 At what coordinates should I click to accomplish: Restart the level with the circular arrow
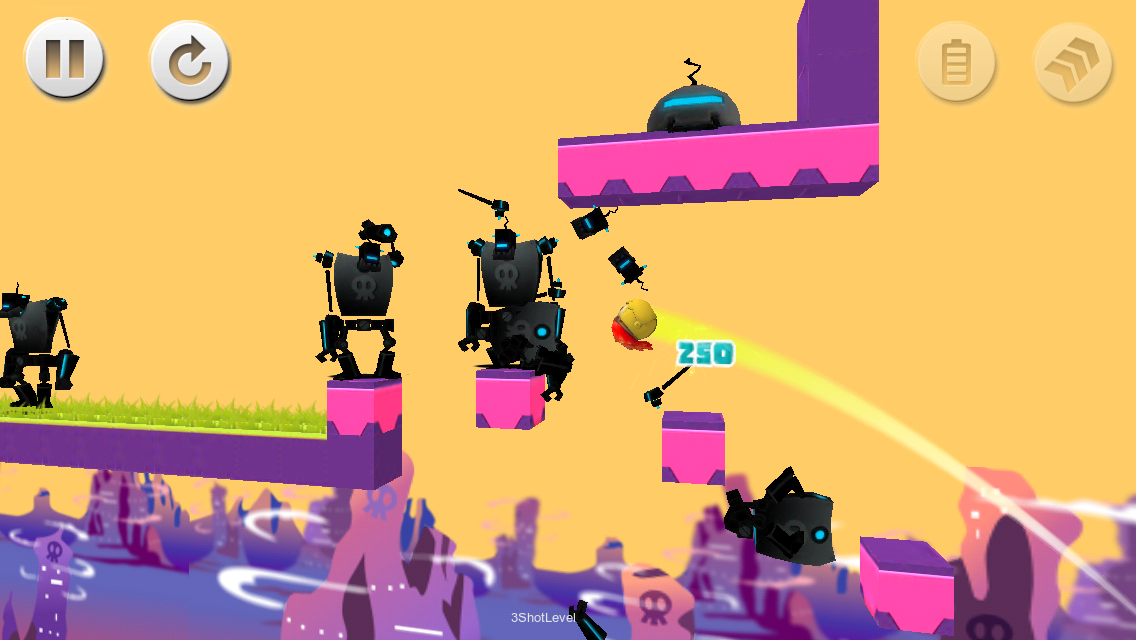(189, 61)
